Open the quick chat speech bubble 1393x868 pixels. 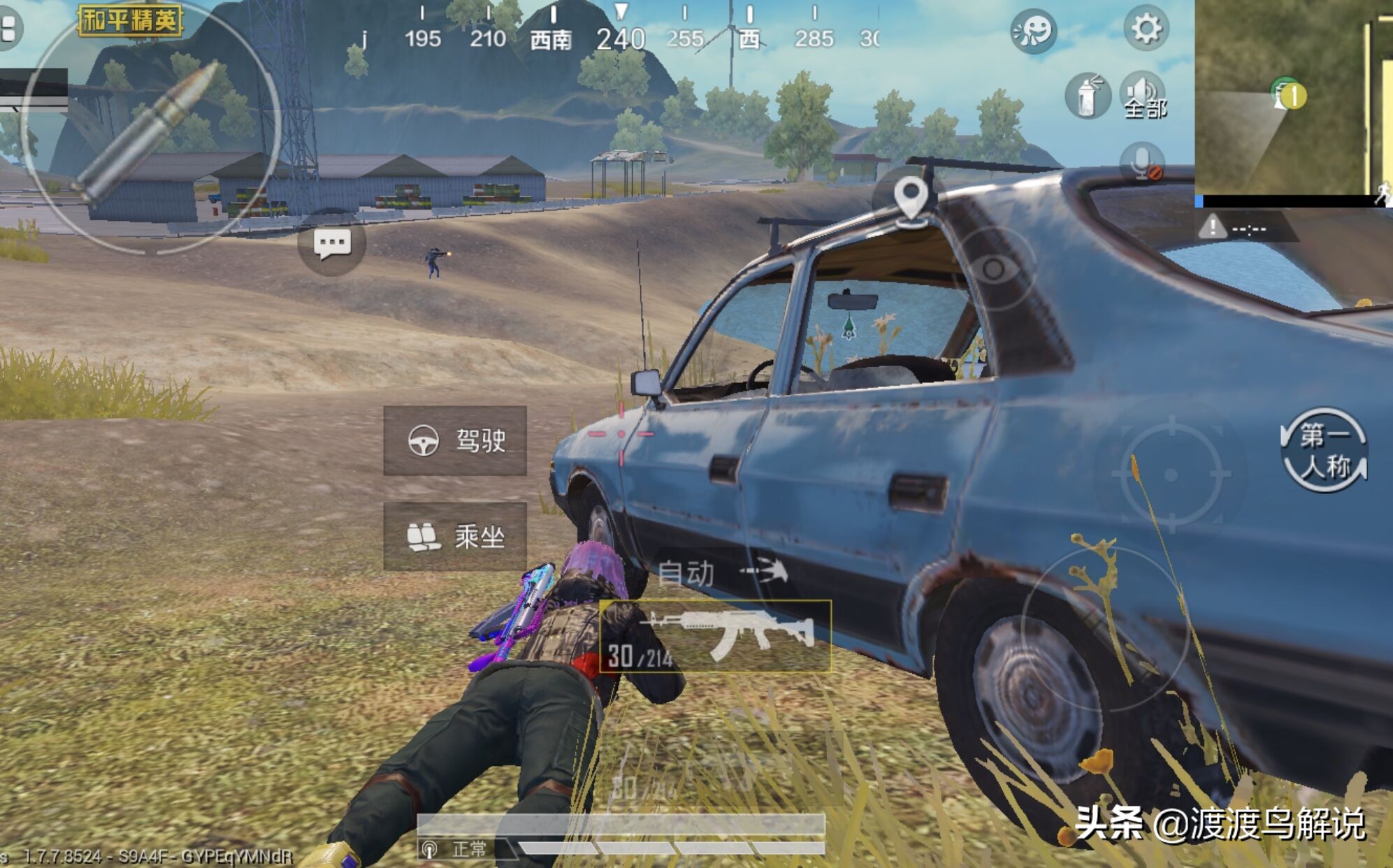tap(332, 243)
